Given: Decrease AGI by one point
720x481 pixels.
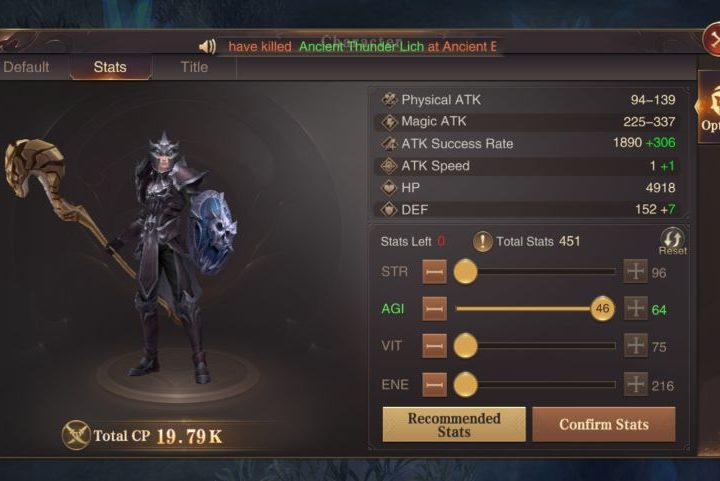Looking at the screenshot, I should (x=434, y=309).
